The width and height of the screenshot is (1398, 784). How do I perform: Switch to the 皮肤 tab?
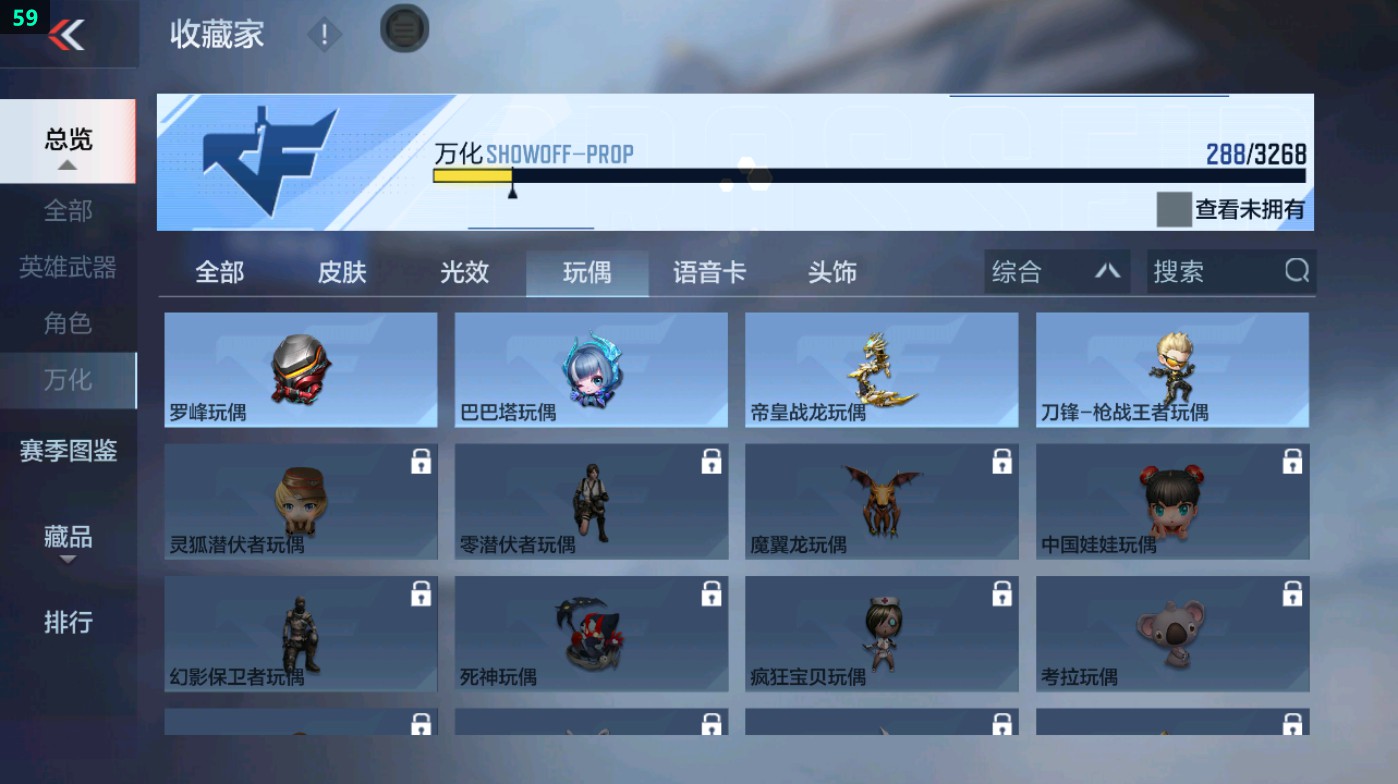click(x=341, y=271)
